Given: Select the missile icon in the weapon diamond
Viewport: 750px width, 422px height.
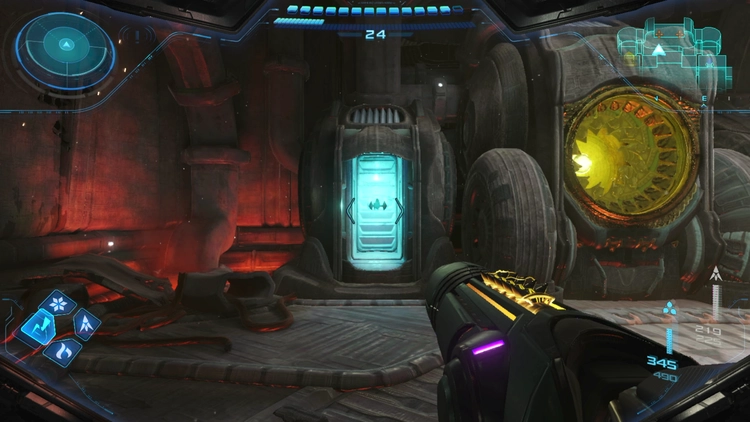Looking at the screenshot, I should 85,324.
